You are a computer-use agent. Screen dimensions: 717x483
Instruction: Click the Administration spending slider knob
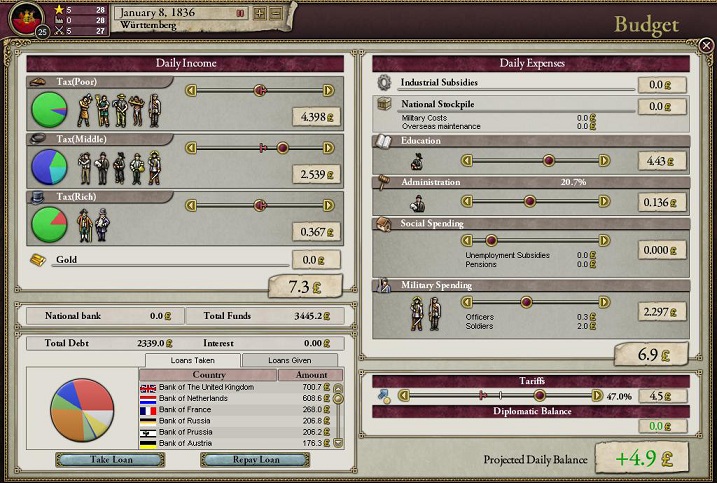[562, 201]
